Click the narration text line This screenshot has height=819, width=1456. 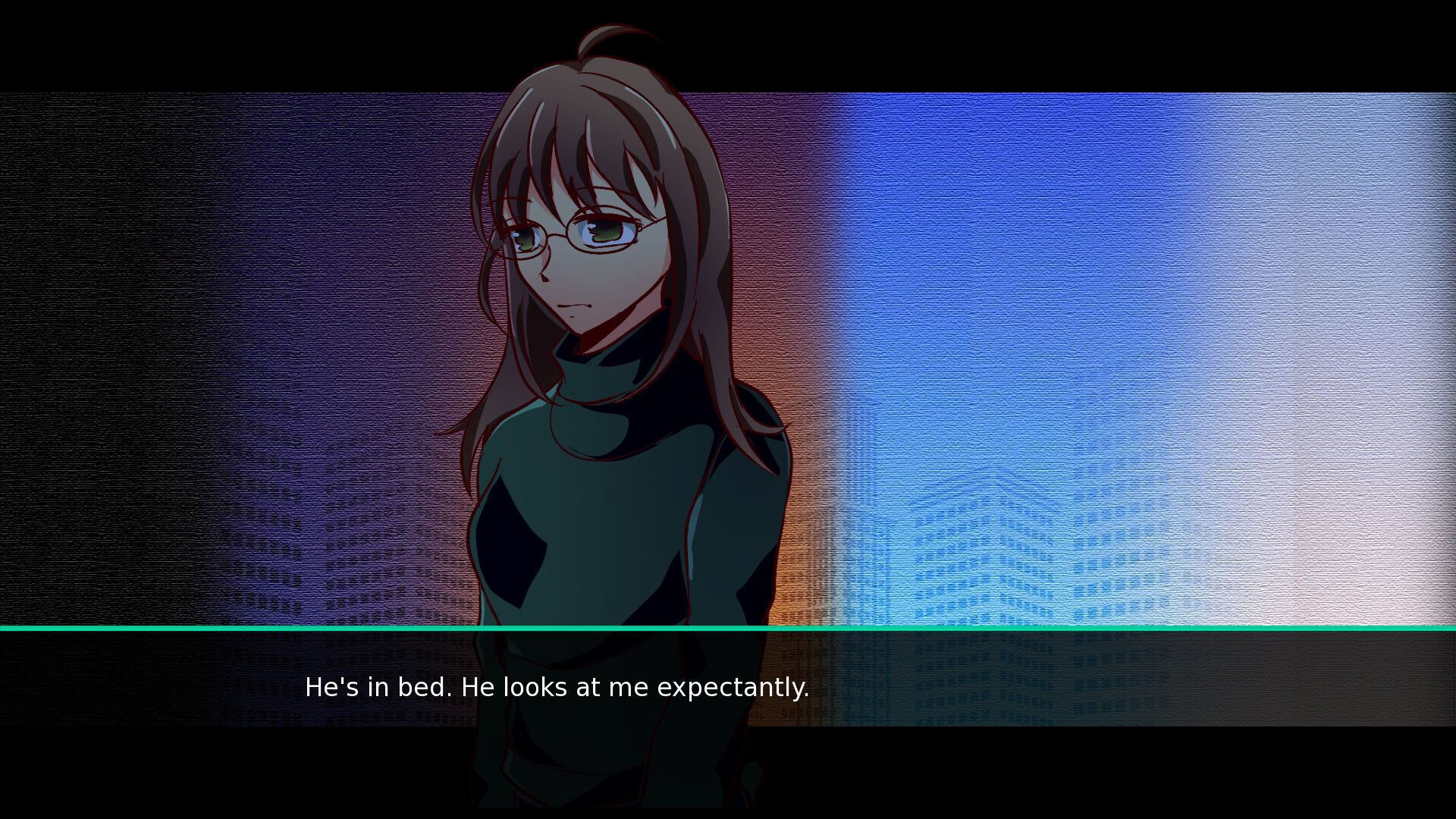[x=557, y=688]
